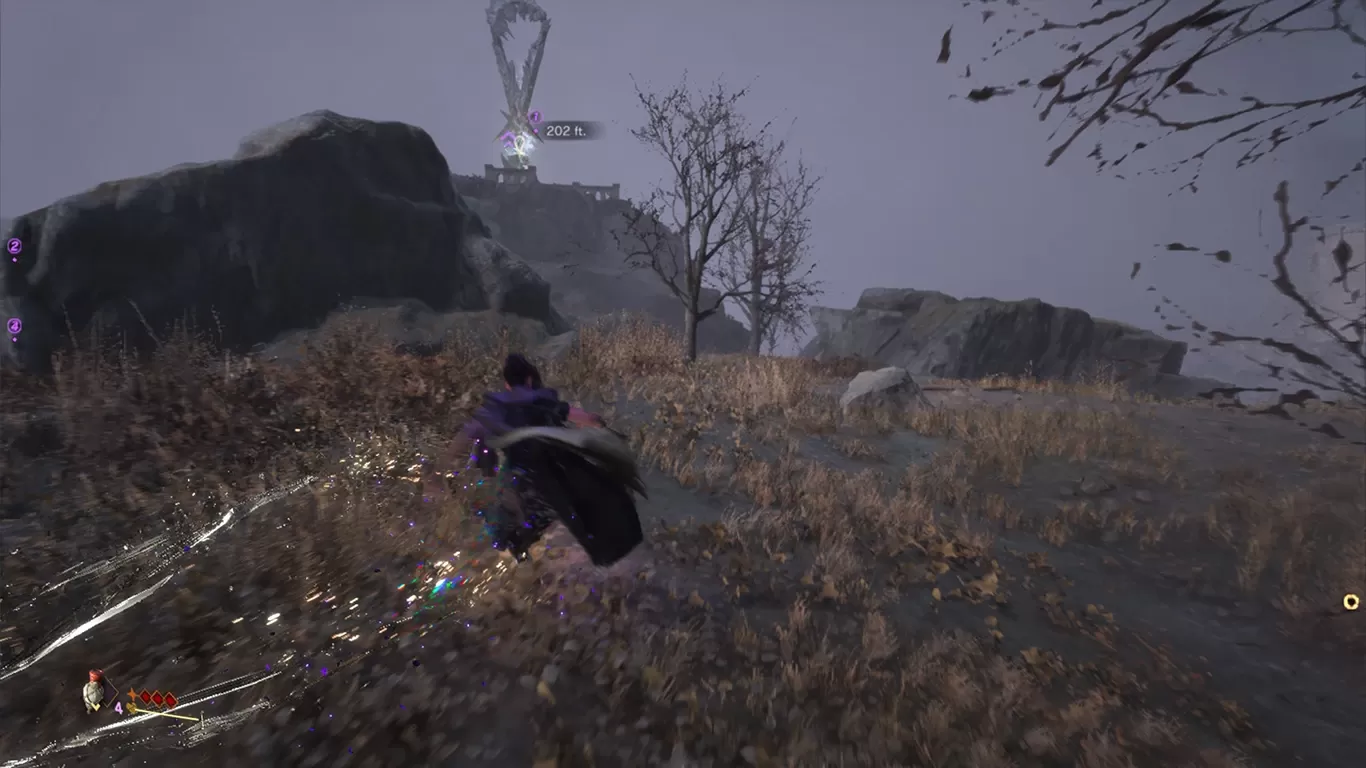Toggle the middle red diamond indicator
1366x768 pixels.
point(157,698)
